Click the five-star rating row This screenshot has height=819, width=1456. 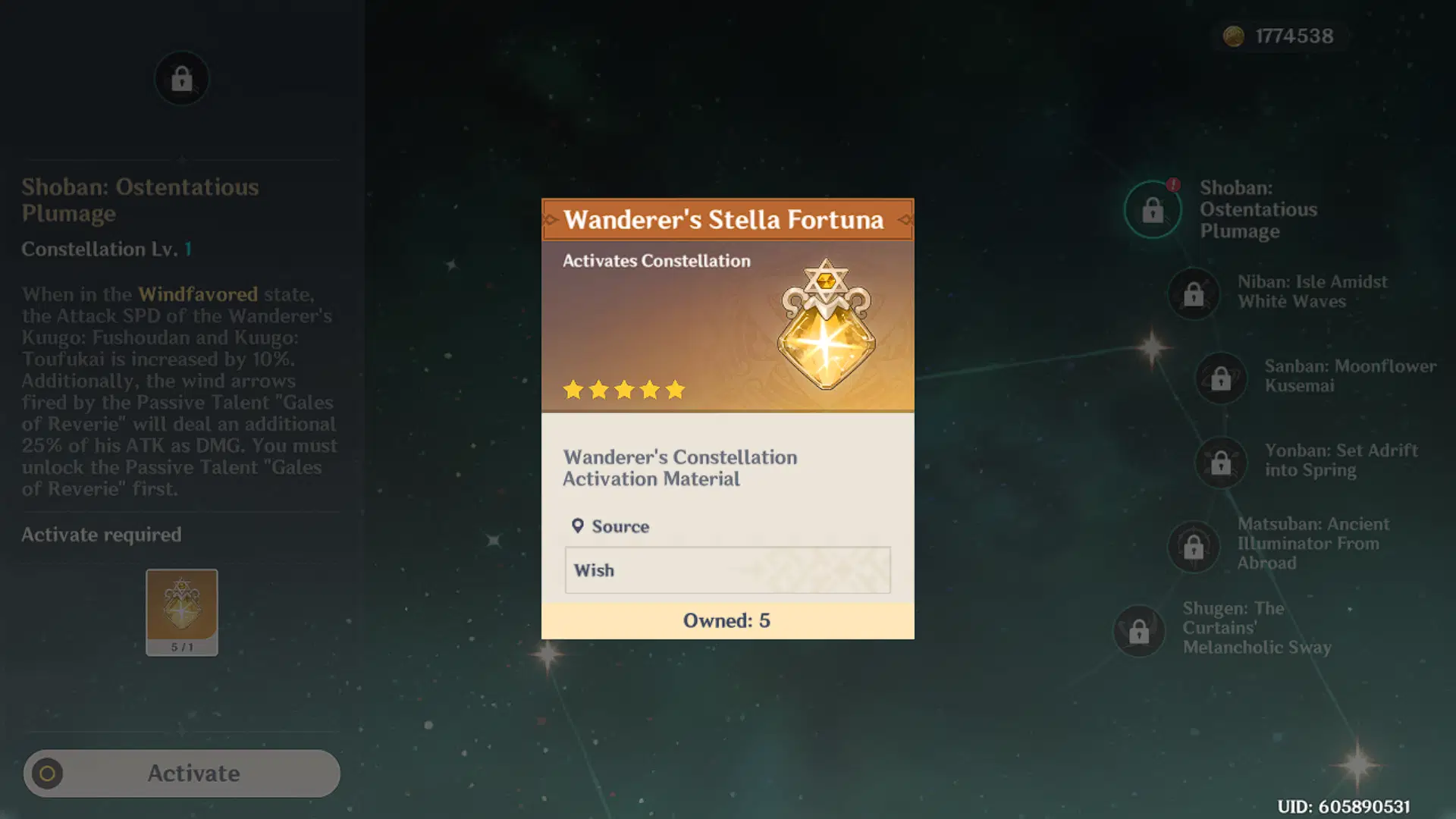click(623, 390)
